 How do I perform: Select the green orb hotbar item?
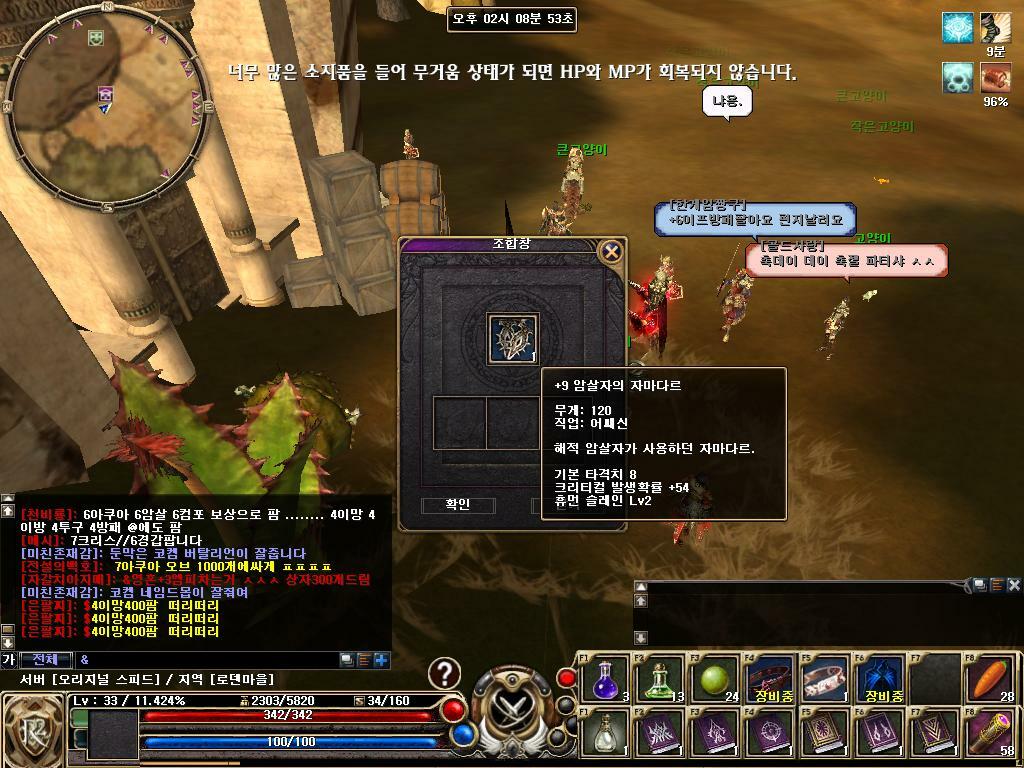[713, 680]
